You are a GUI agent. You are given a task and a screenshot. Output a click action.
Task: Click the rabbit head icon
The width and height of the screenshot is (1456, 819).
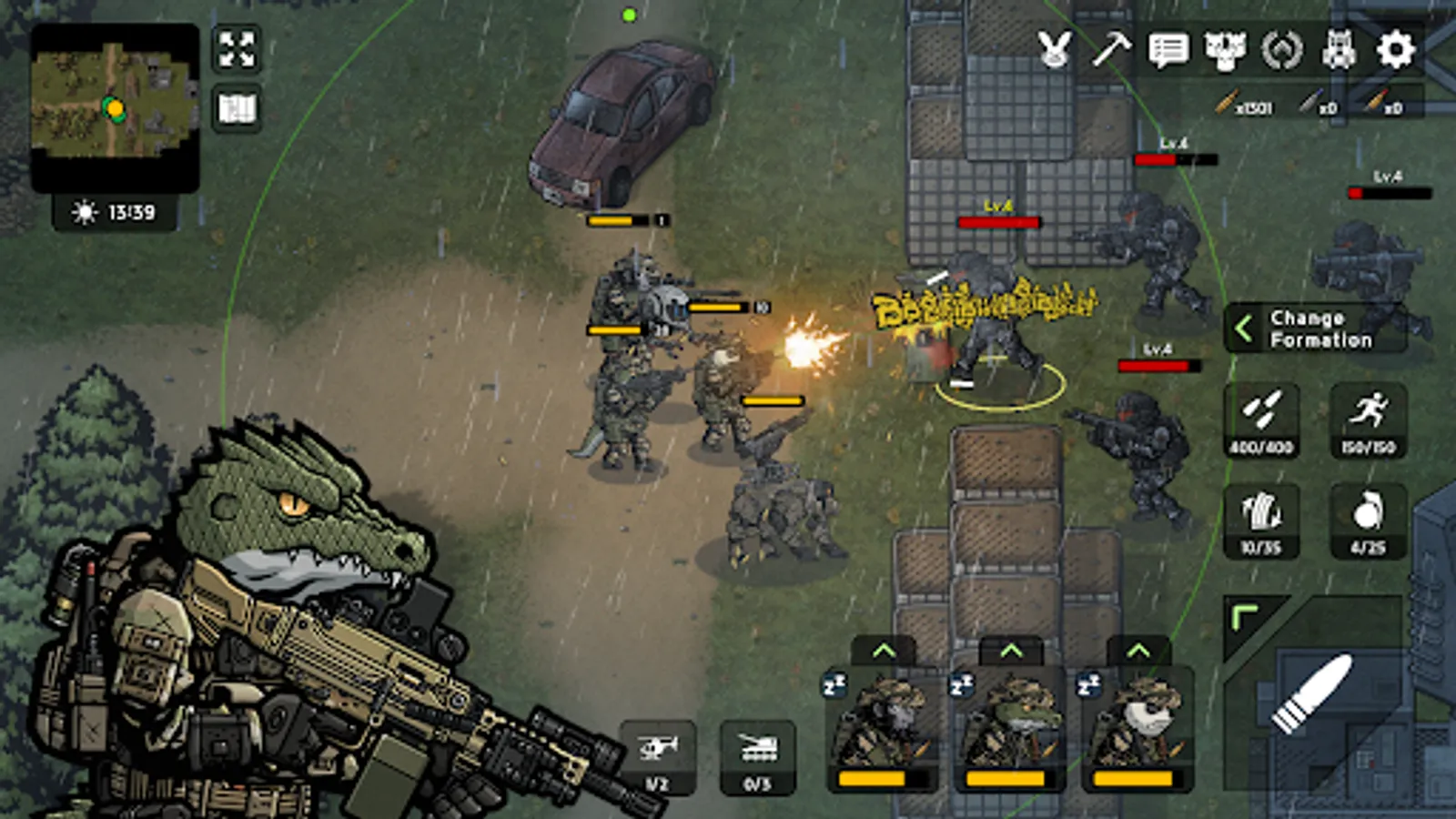[1055, 49]
